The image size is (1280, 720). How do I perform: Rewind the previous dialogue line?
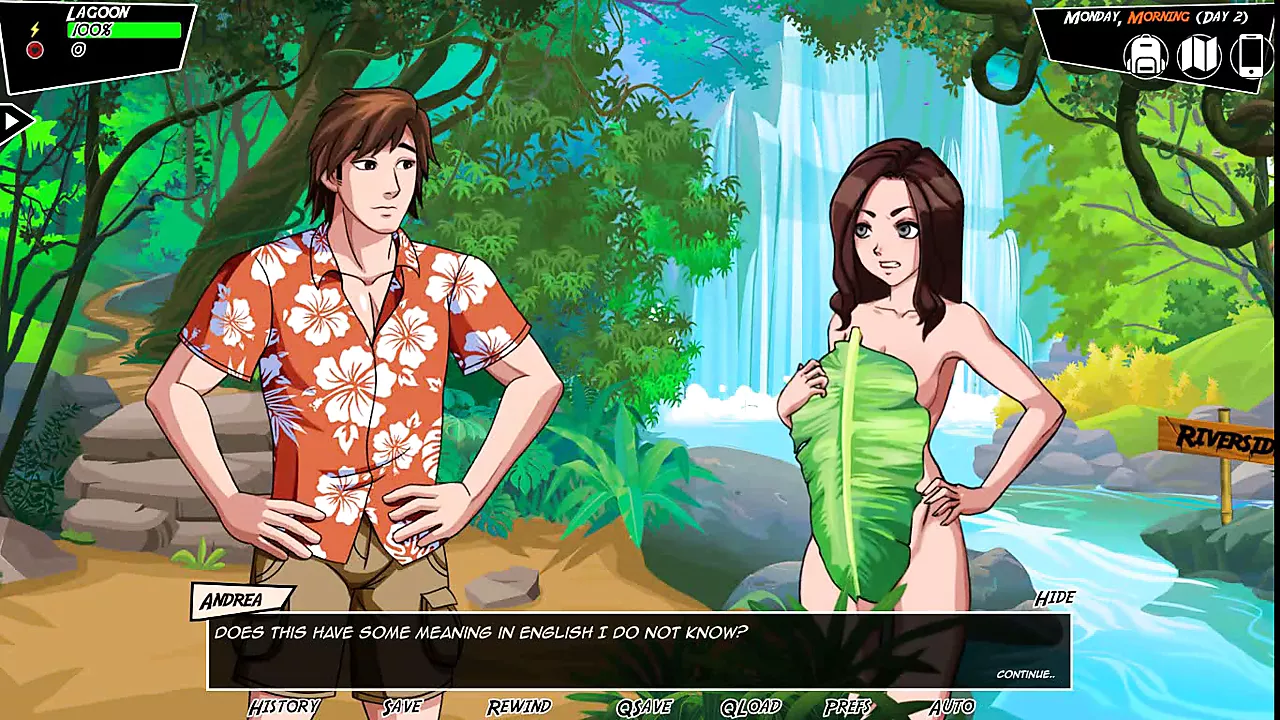coord(519,707)
